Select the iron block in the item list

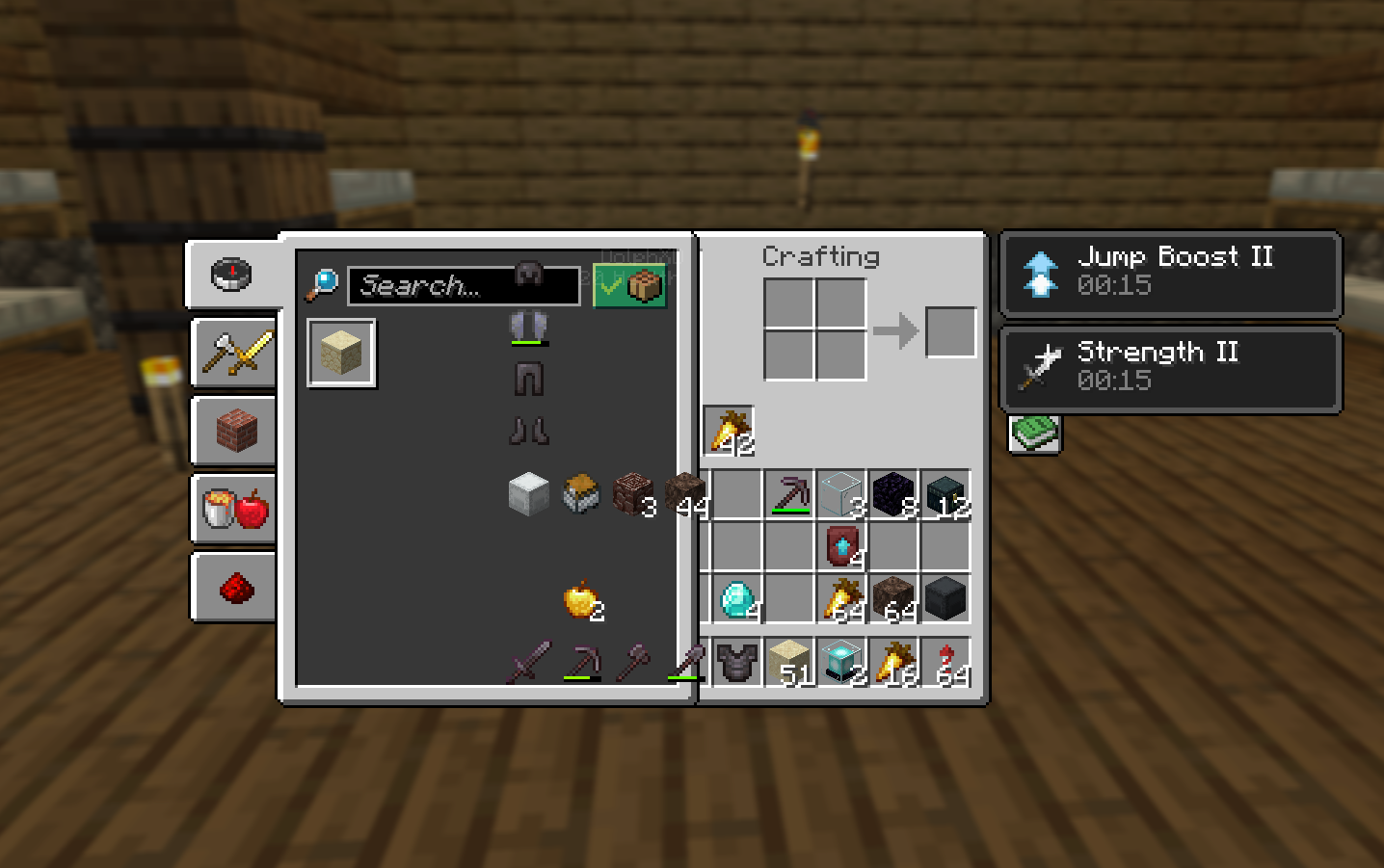(529, 492)
